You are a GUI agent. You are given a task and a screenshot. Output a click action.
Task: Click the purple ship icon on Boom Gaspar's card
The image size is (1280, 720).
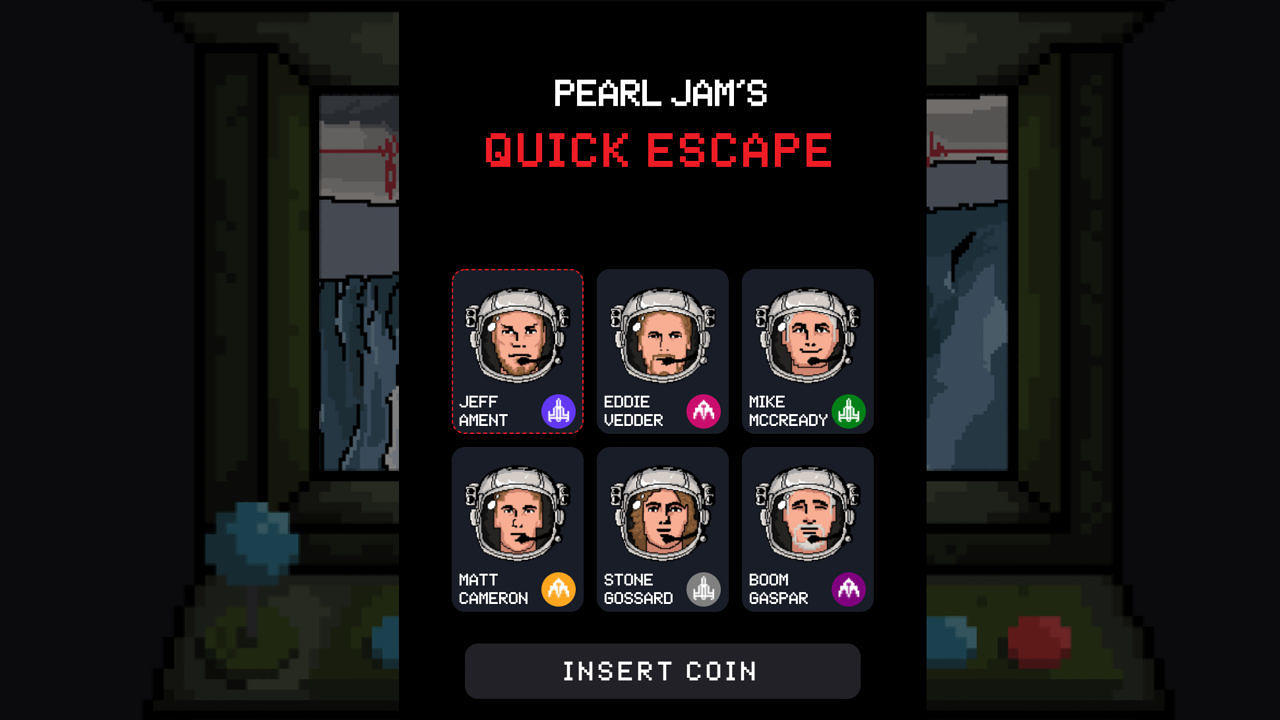(x=848, y=588)
